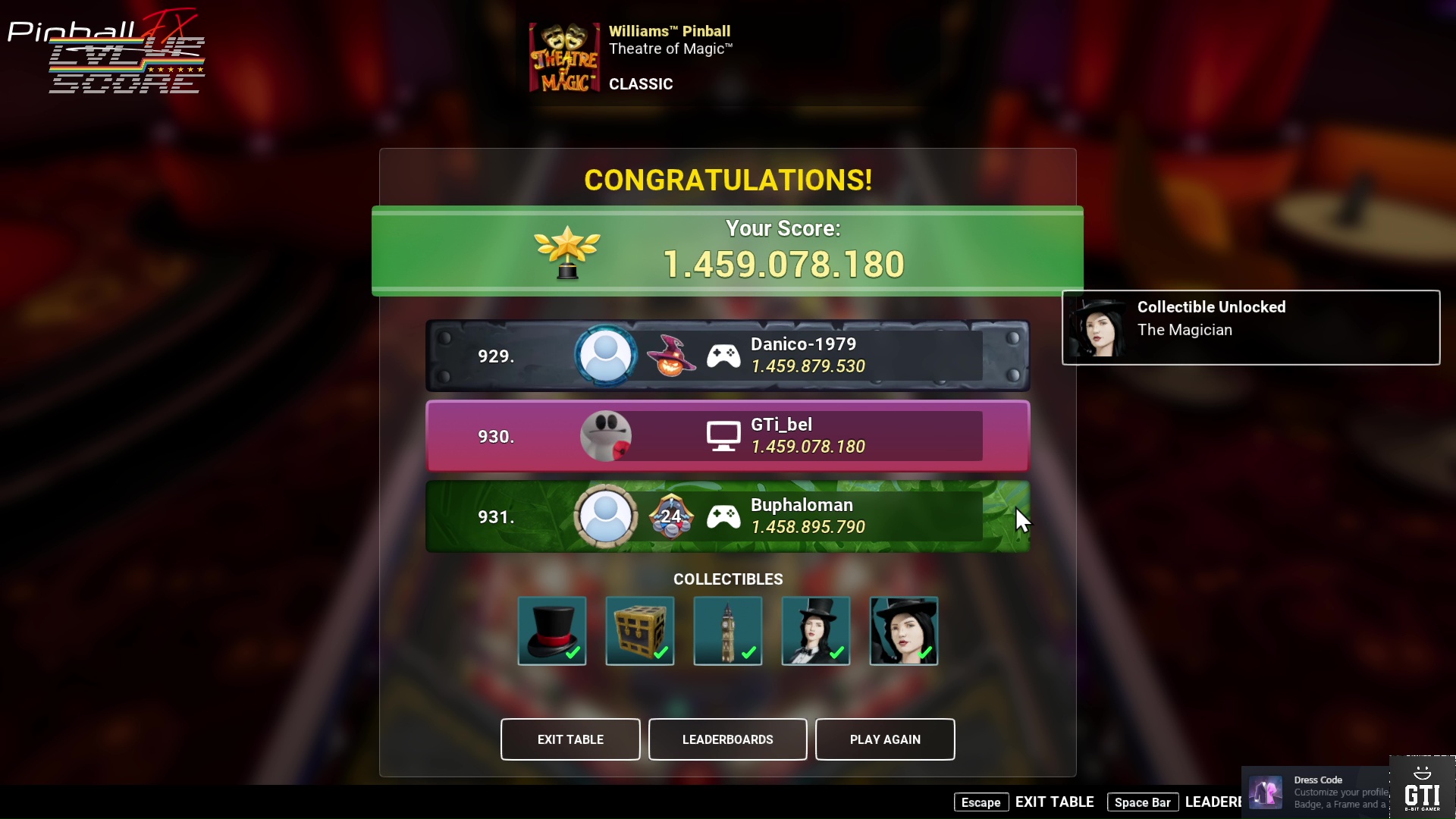Inspect the full-body magician figure collectible
1456x819 pixels.
[816, 631]
